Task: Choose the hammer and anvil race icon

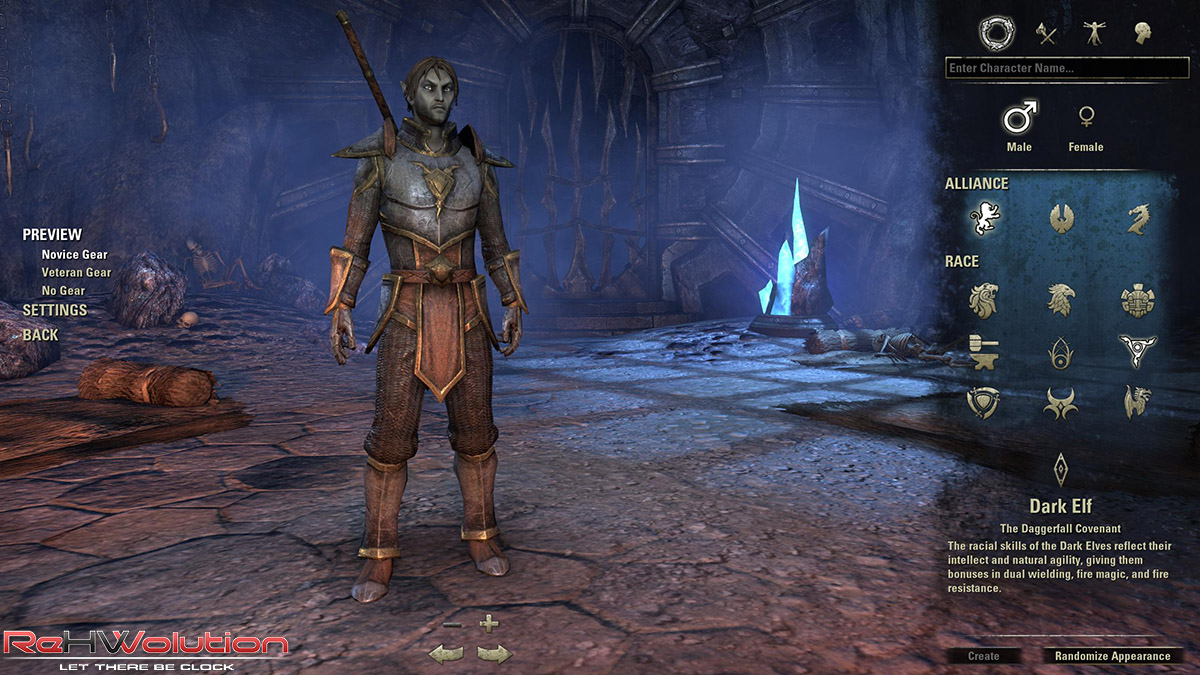Action: tap(984, 351)
